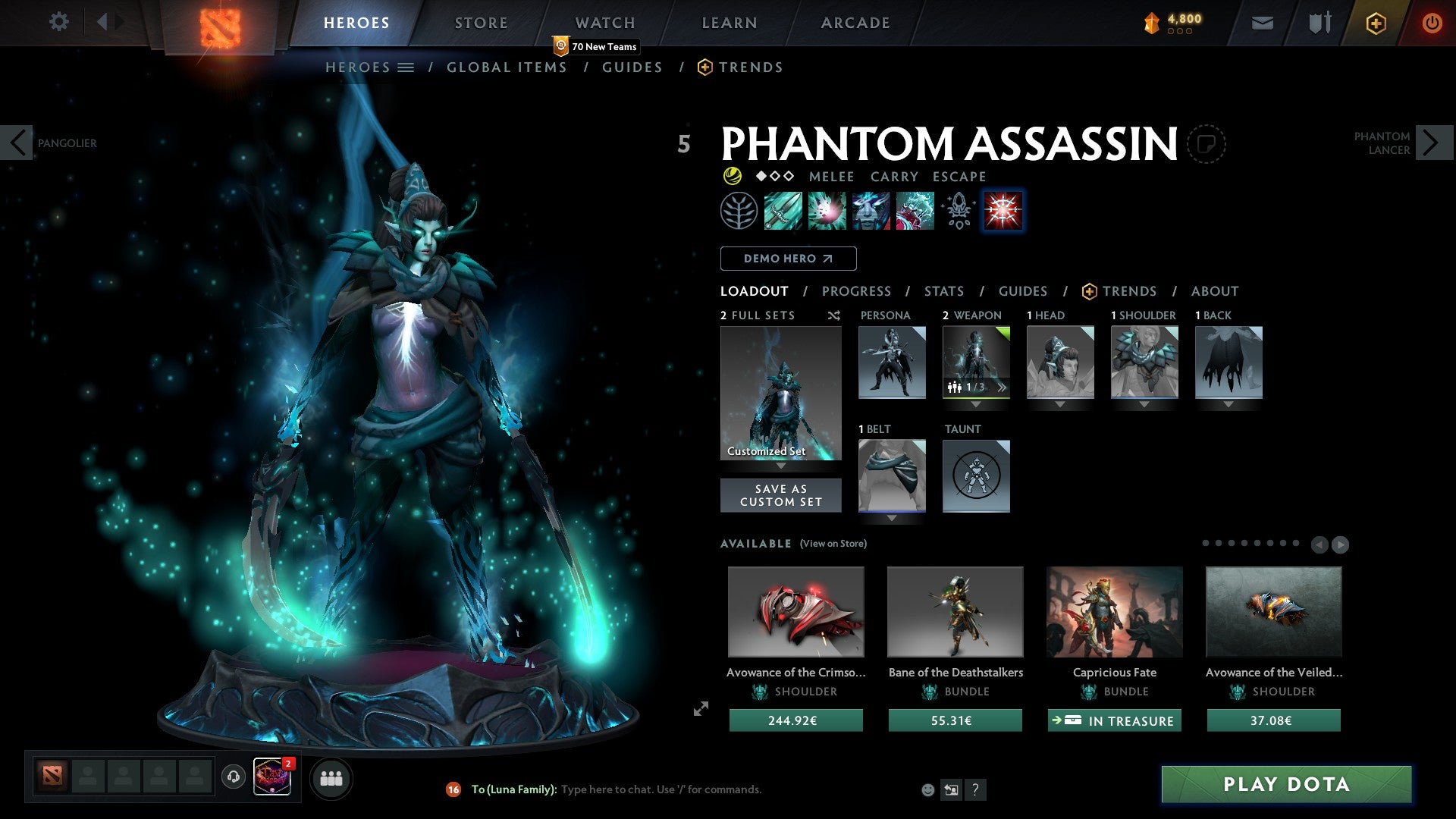Viewport: 1456px width, 819px height.
Task: Open the mail notifications envelope icon
Action: (1262, 23)
